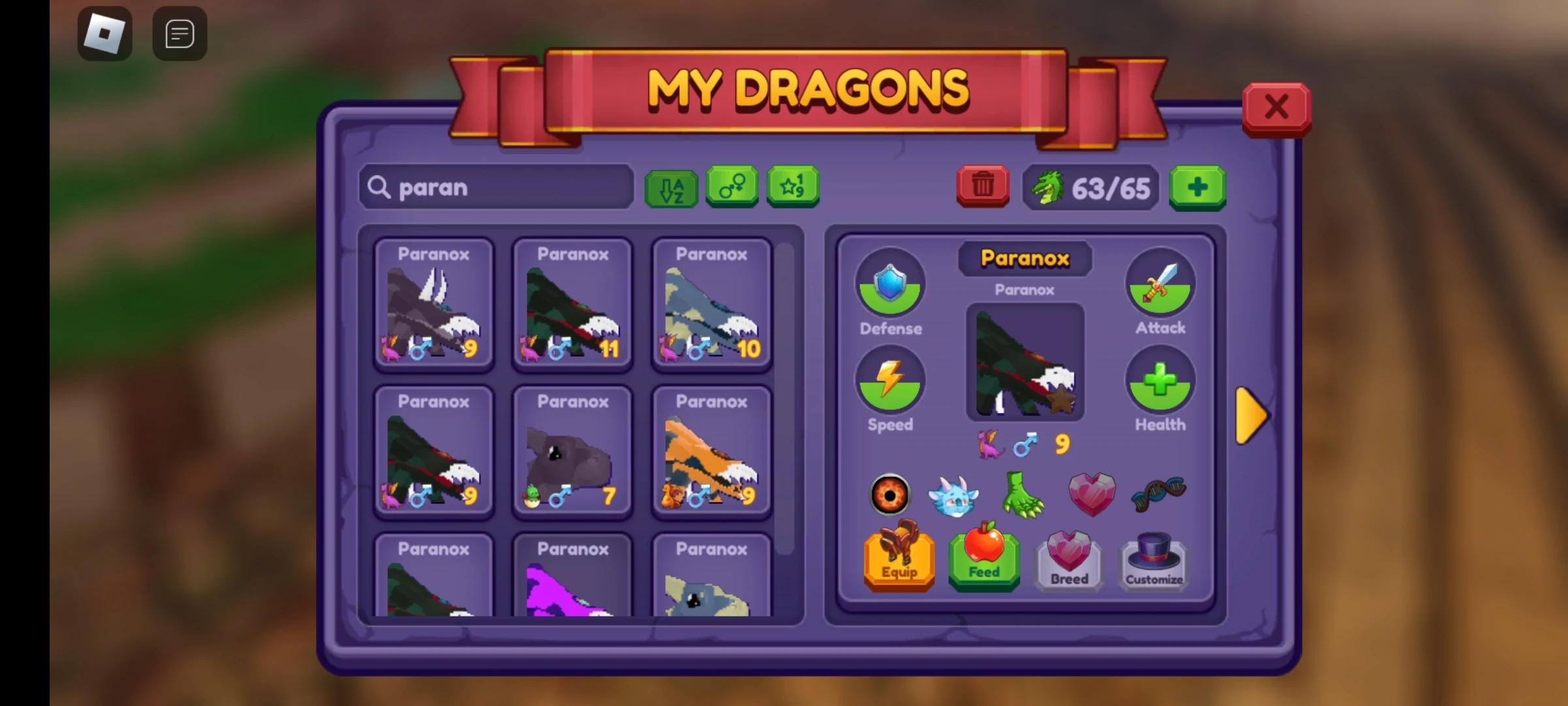Viewport: 1568px width, 706px height.
Task: Select the fiery eye trait icon
Action: (890, 495)
